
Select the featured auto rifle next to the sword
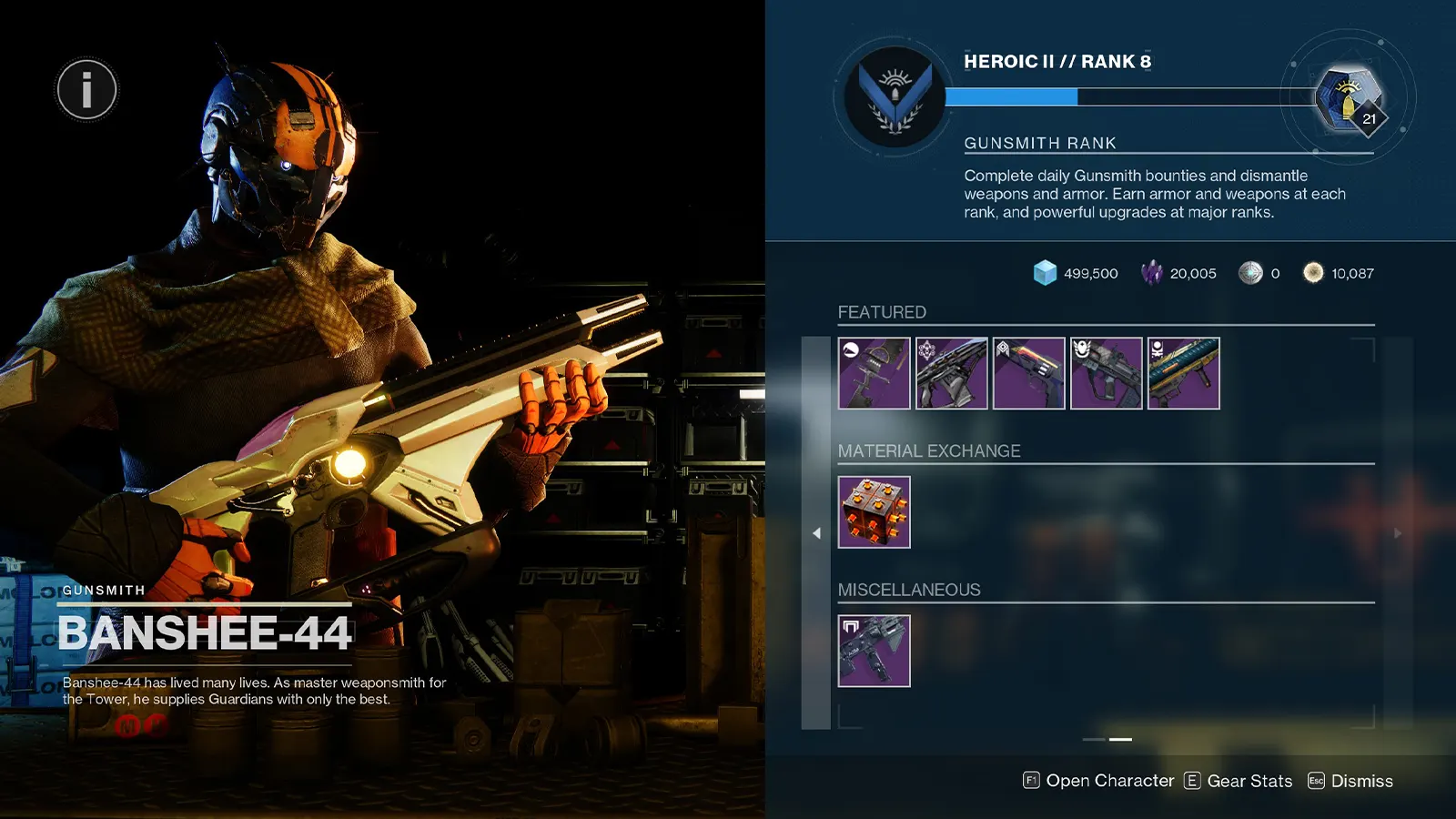(952, 373)
